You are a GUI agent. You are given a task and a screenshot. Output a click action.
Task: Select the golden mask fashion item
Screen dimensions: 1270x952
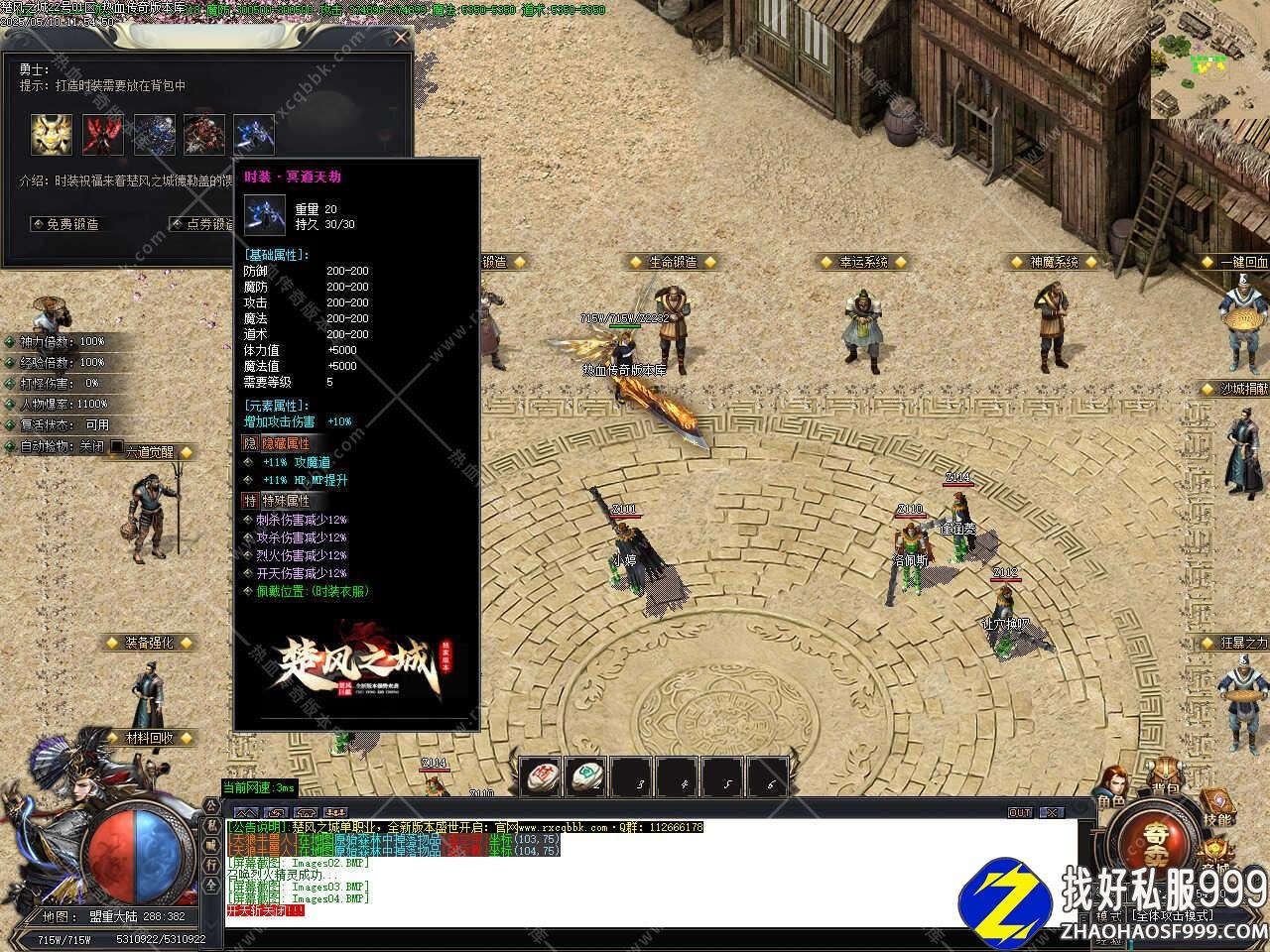click(x=50, y=134)
